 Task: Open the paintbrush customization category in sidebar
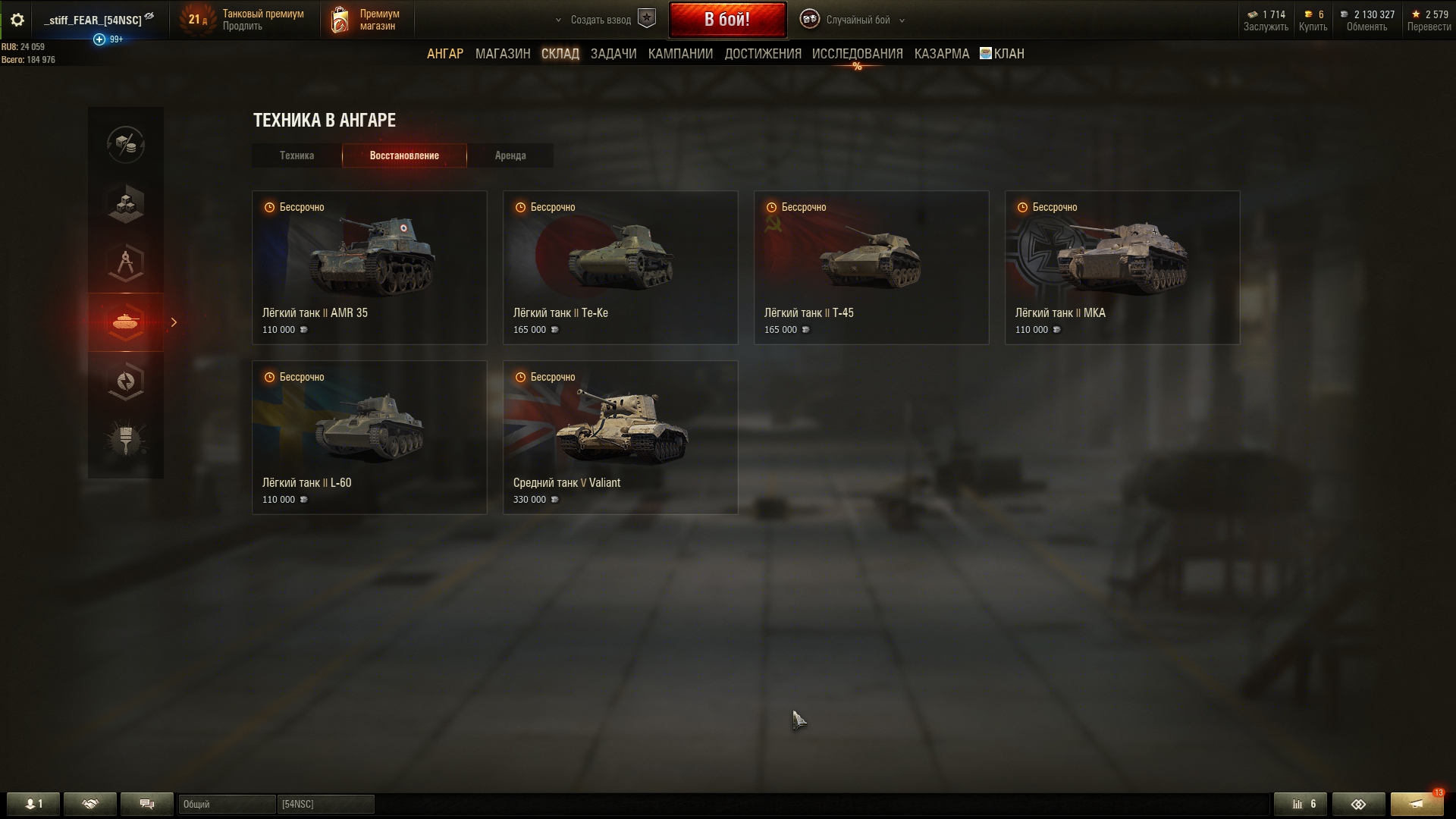(x=126, y=440)
